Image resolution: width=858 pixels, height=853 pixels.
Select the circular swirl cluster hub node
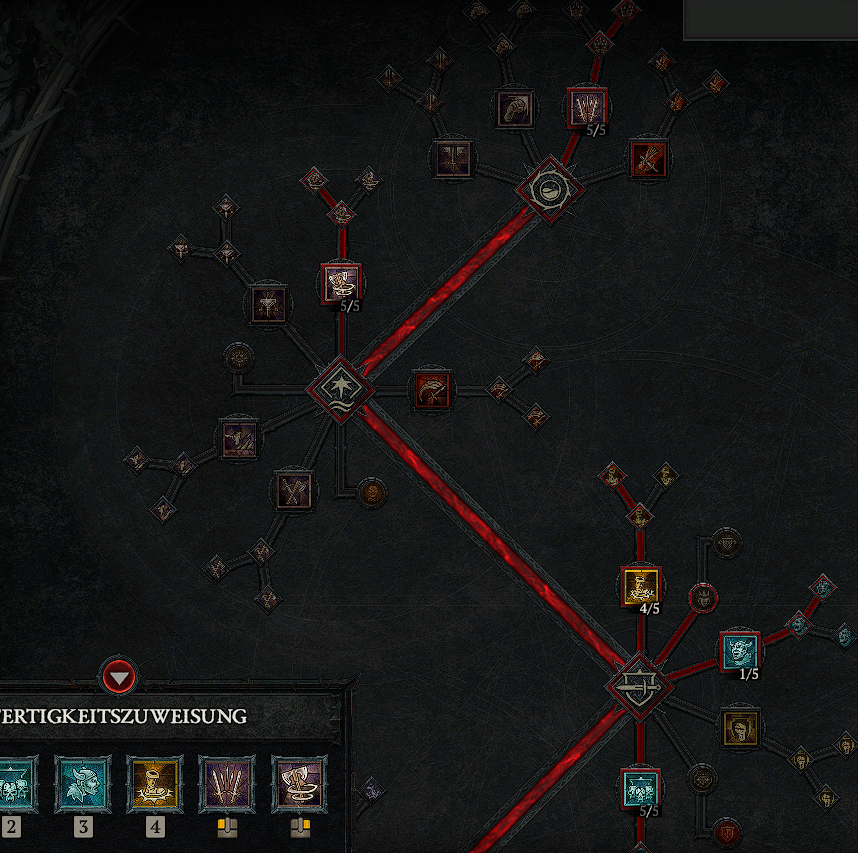[550, 187]
